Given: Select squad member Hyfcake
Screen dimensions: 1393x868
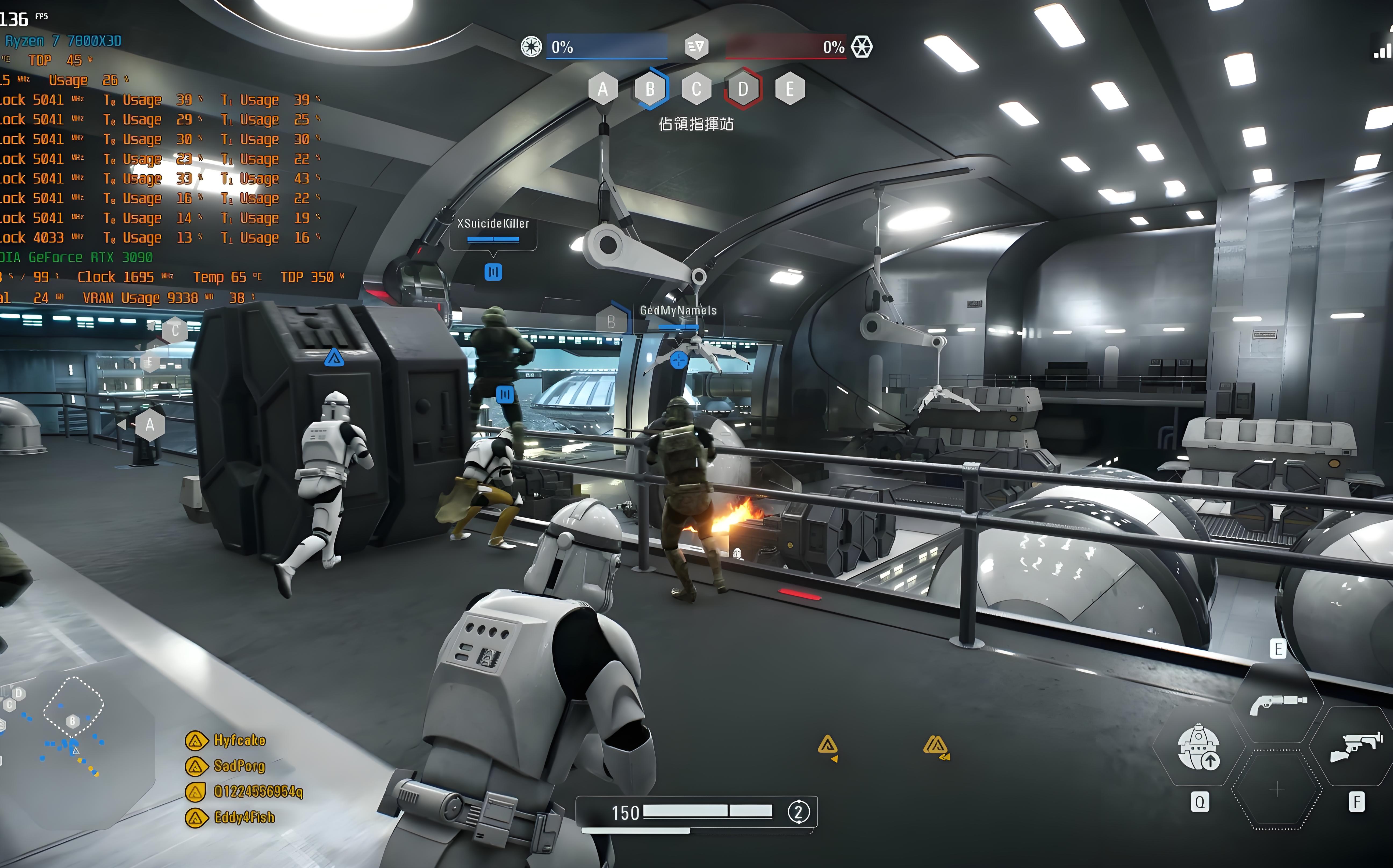Looking at the screenshot, I should 239,740.
